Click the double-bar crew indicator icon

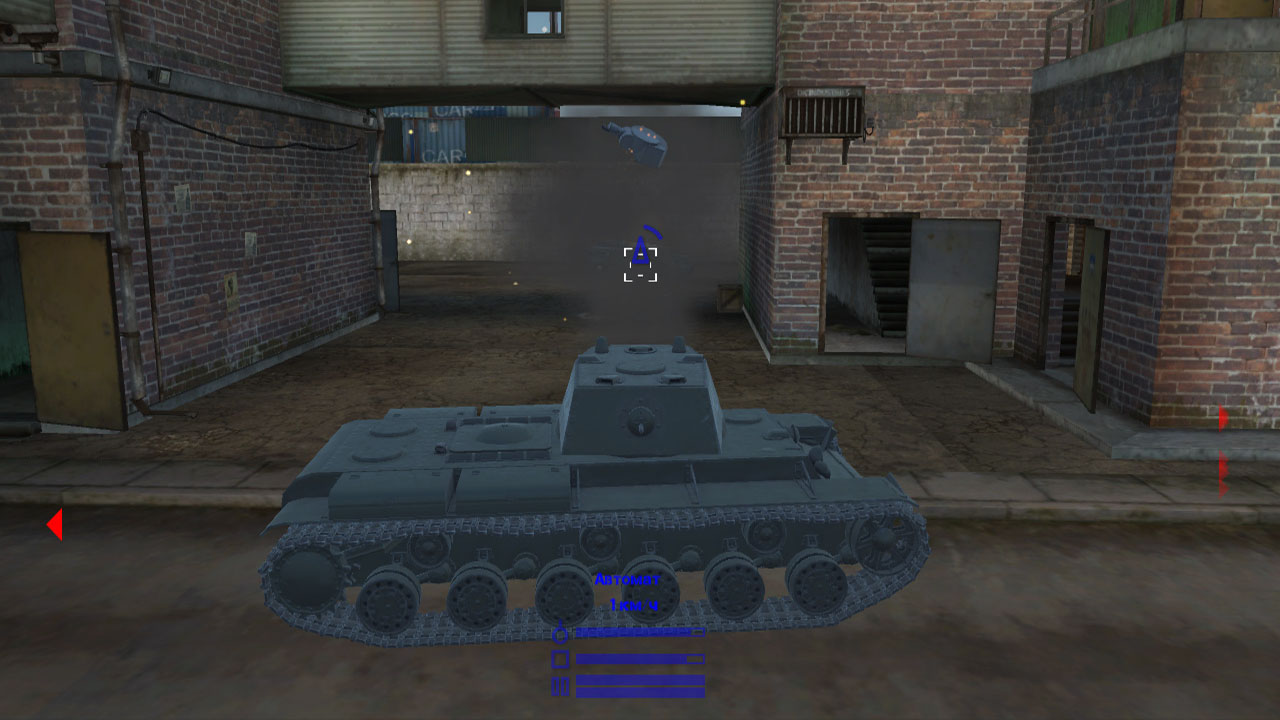point(560,685)
